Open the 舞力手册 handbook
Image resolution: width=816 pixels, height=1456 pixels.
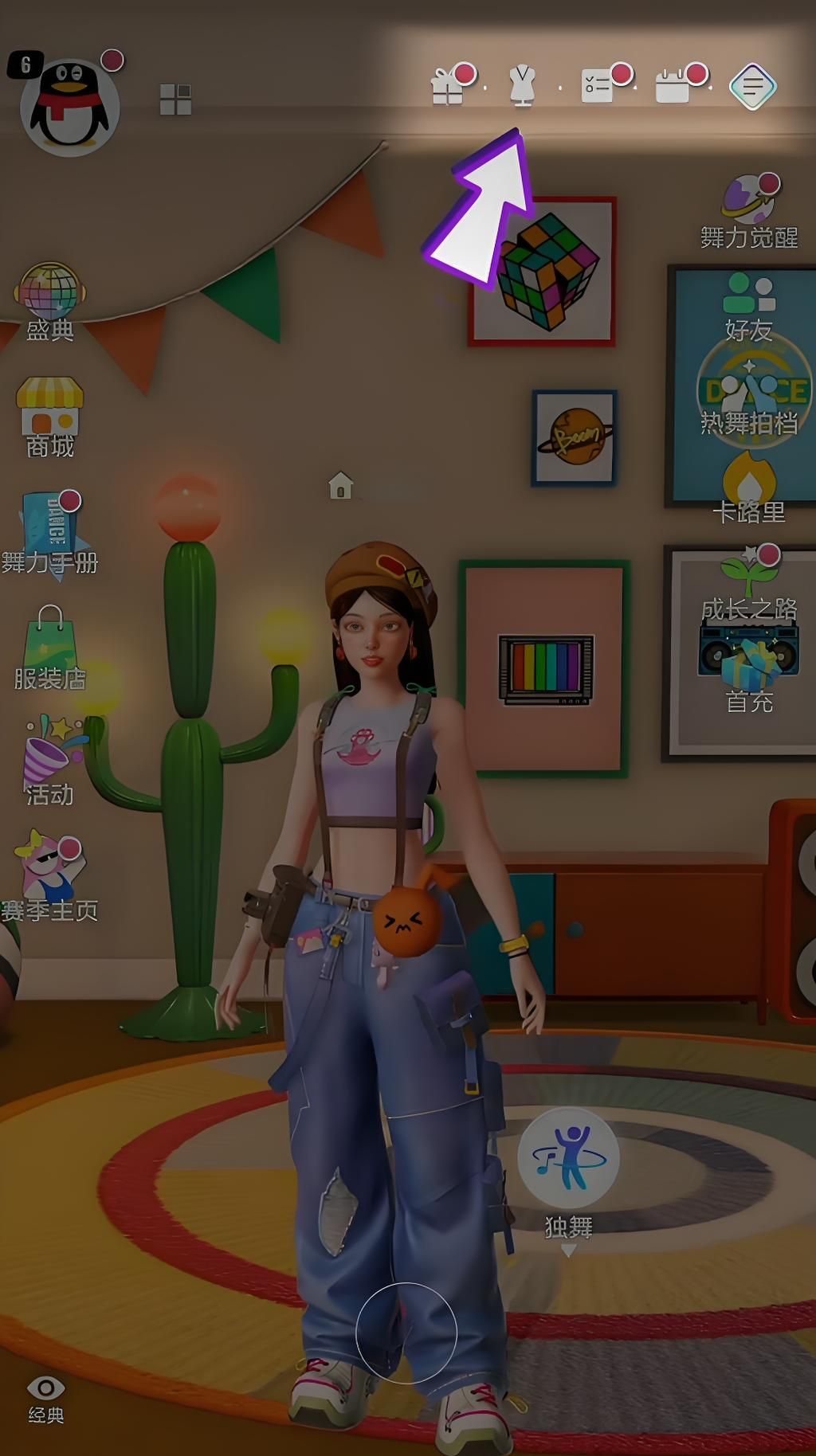coord(51,533)
